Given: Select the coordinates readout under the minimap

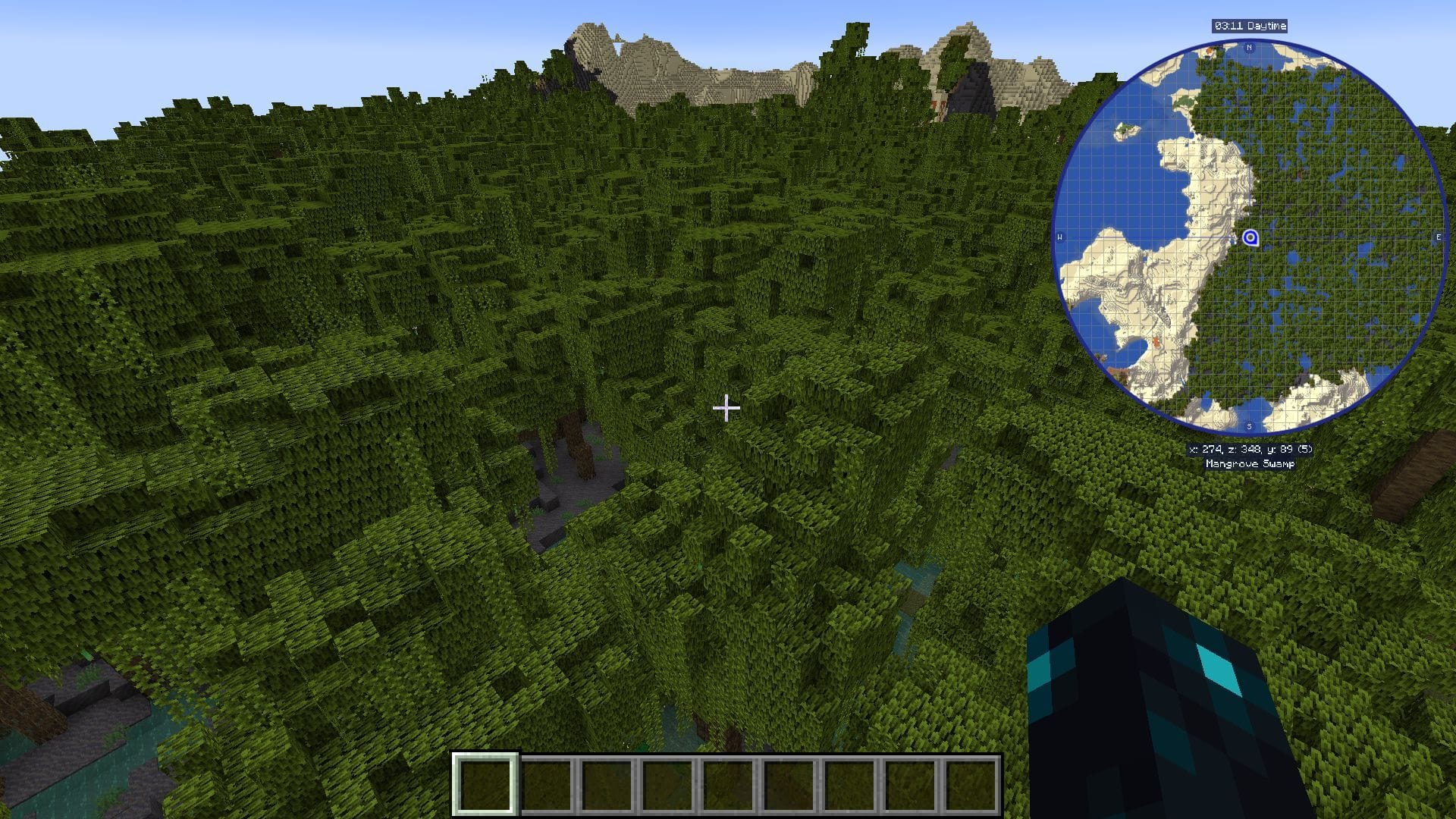Looking at the screenshot, I should point(1250,449).
